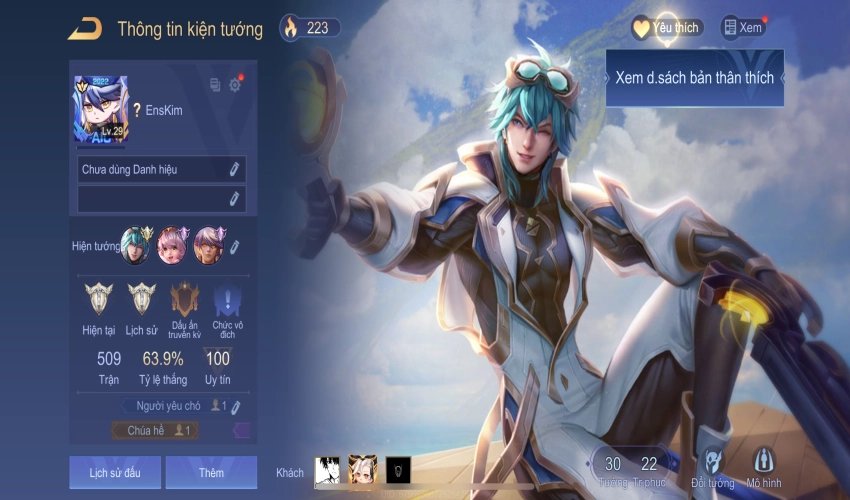Open the Chức vô địch badge
850x500 pixels.
pyautogui.click(x=227, y=298)
